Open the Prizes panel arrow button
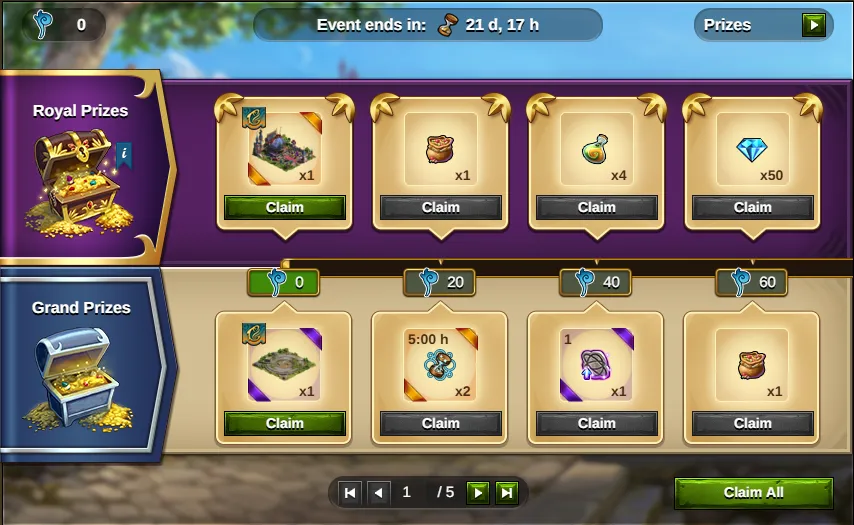 (815, 25)
